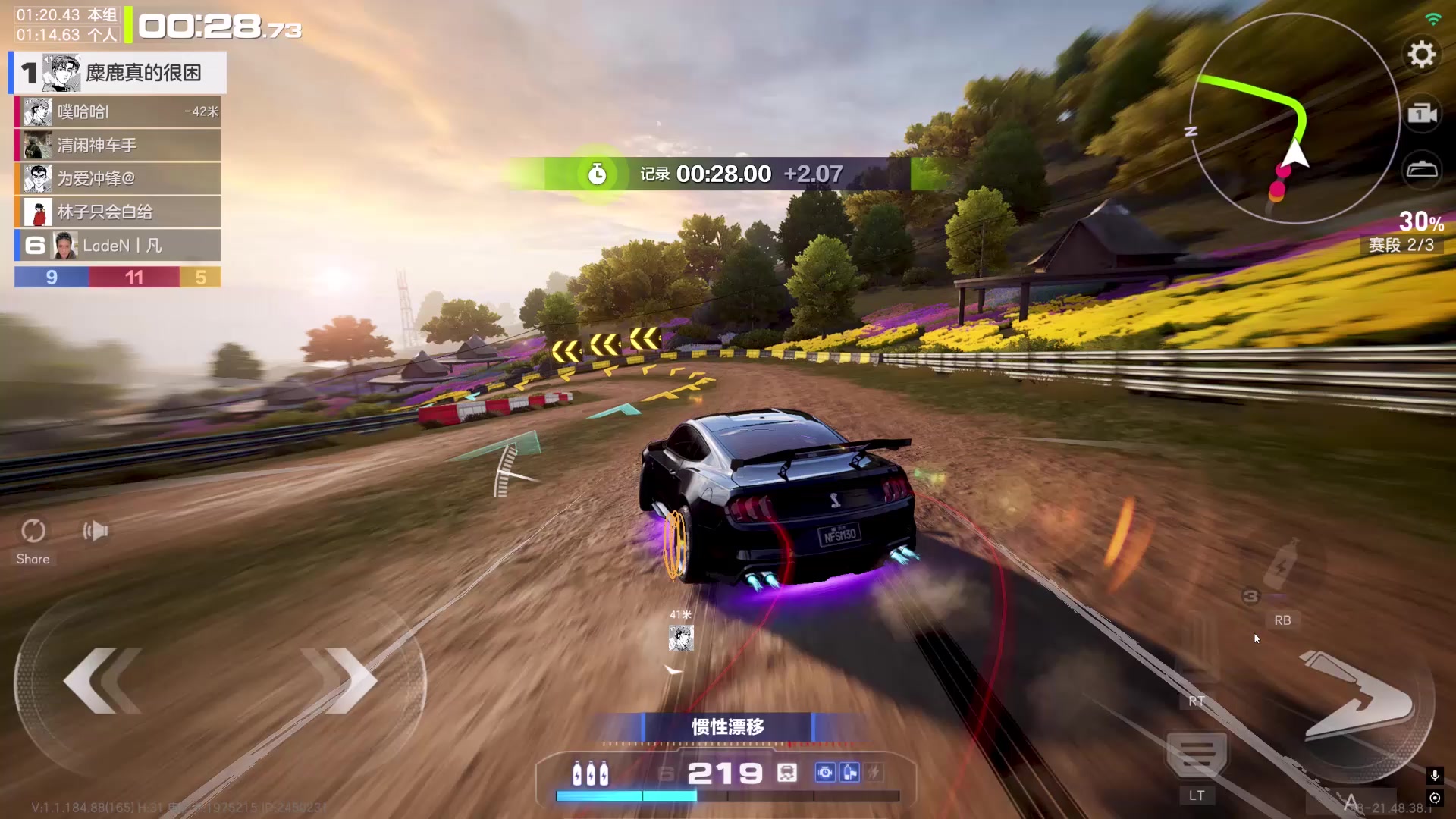This screenshot has height=819, width=1456.
Task: Choose player 清闲神车手 in the rankings
Action: click(118, 146)
